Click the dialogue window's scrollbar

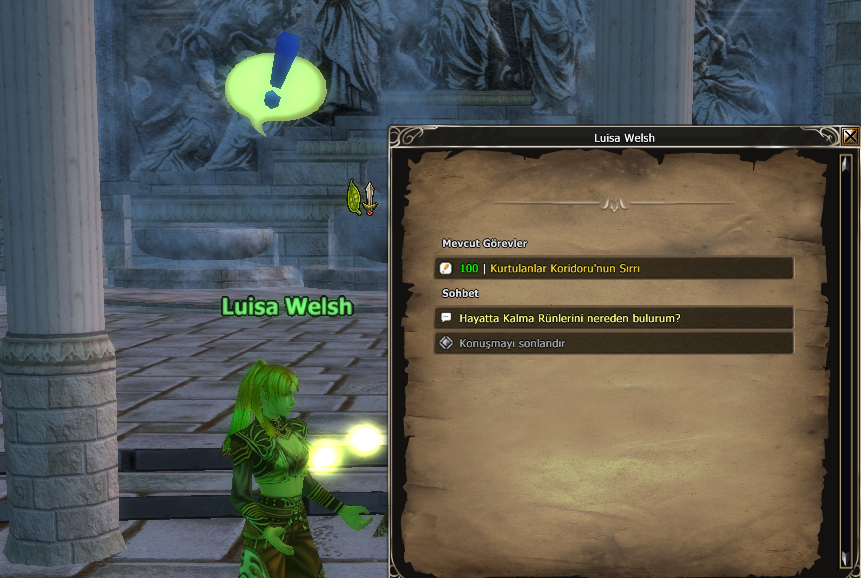(x=845, y=360)
